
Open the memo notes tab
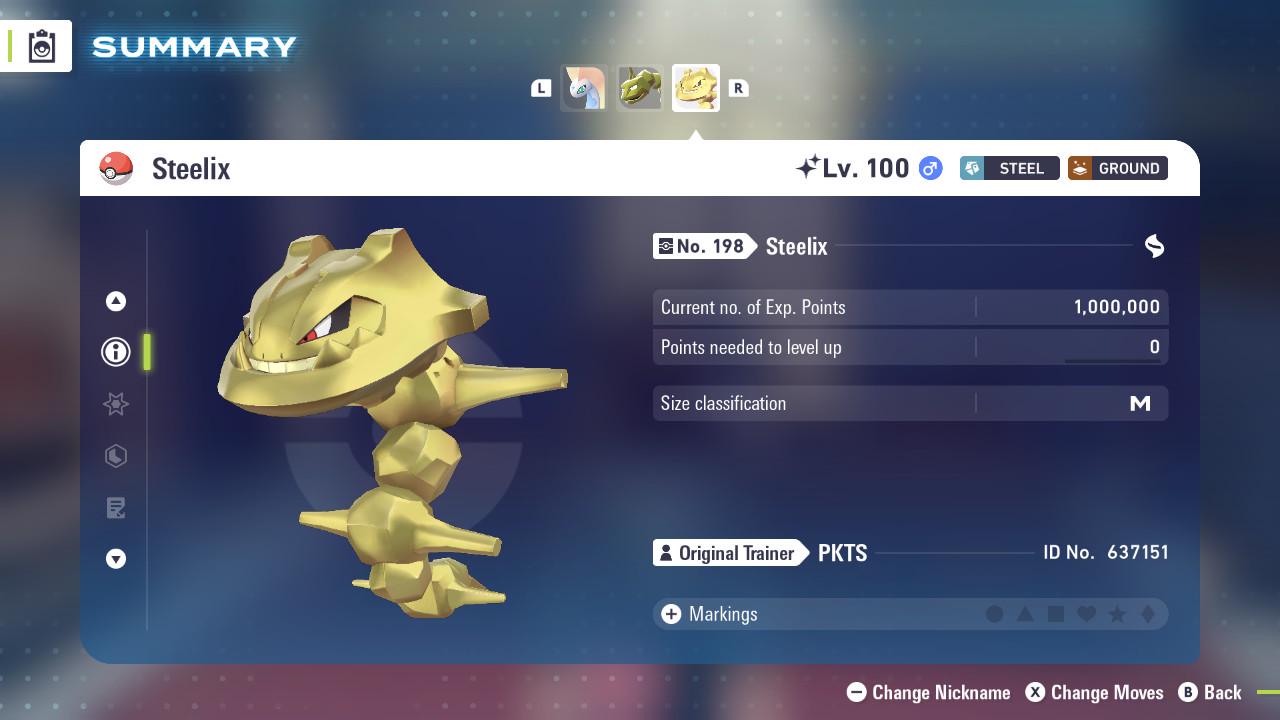click(116, 508)
